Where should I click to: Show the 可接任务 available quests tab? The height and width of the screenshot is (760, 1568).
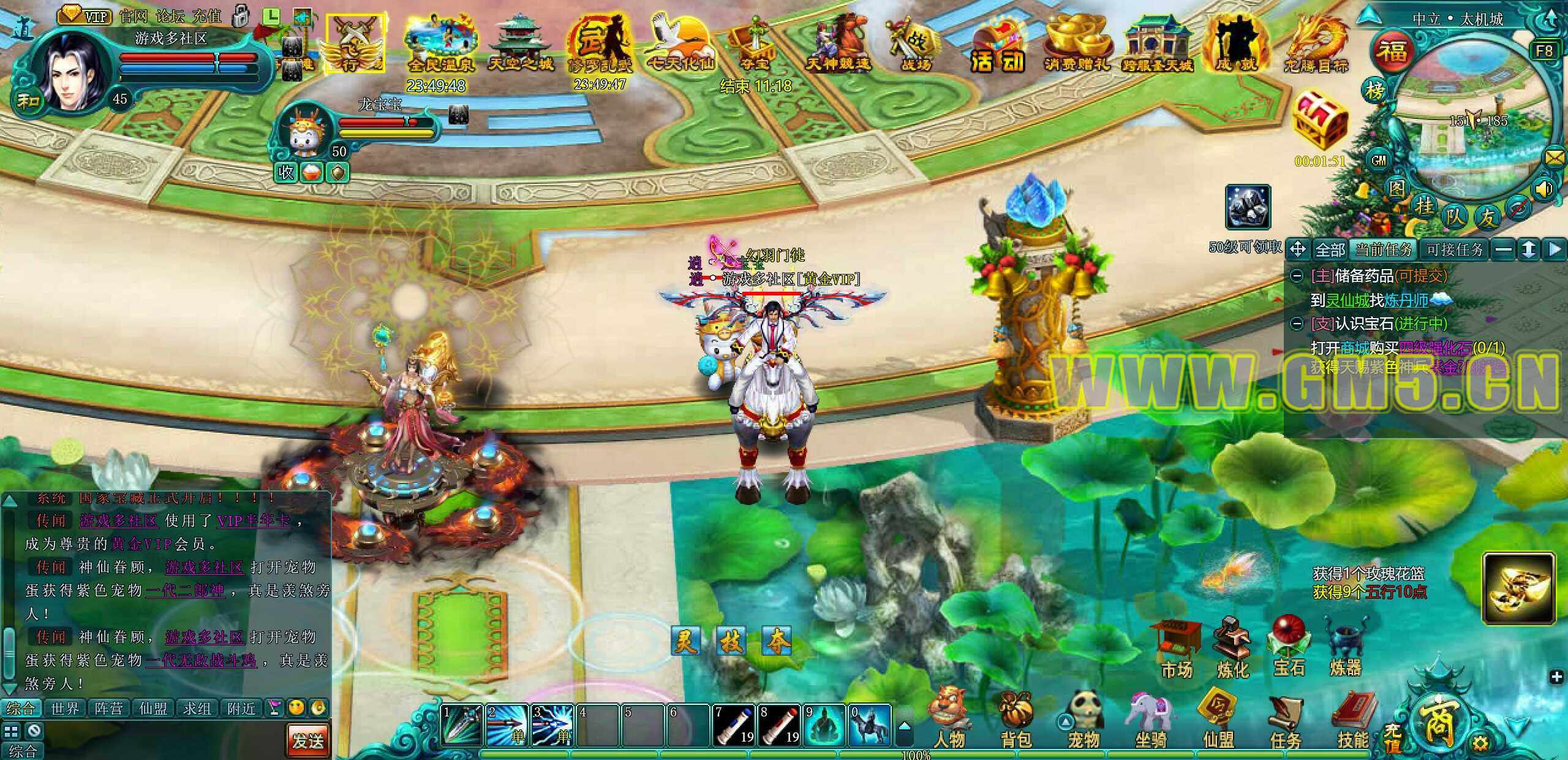(1455, 249)
